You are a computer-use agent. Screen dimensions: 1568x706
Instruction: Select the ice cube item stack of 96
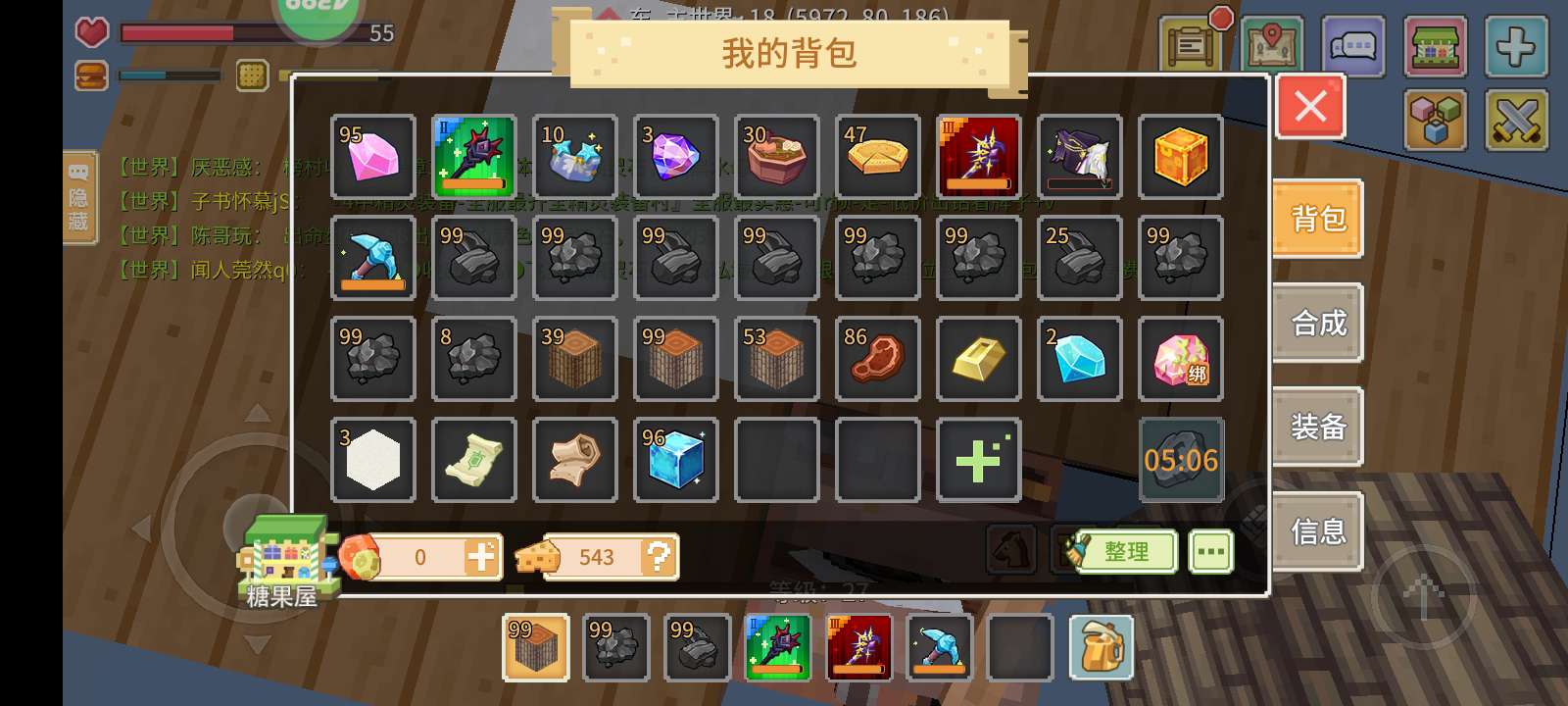(675, 460)
